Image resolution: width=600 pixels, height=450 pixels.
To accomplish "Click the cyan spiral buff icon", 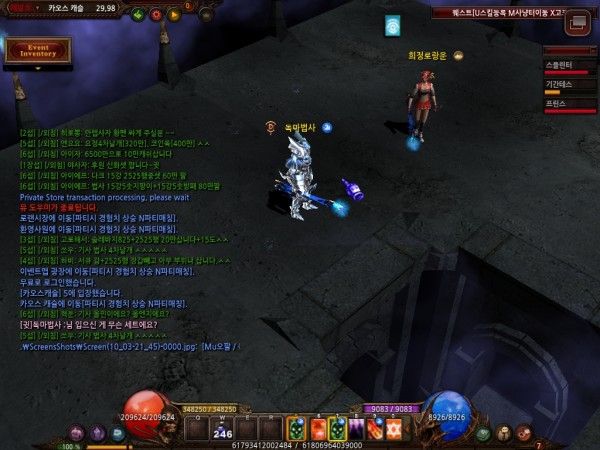I will [393, 26].
